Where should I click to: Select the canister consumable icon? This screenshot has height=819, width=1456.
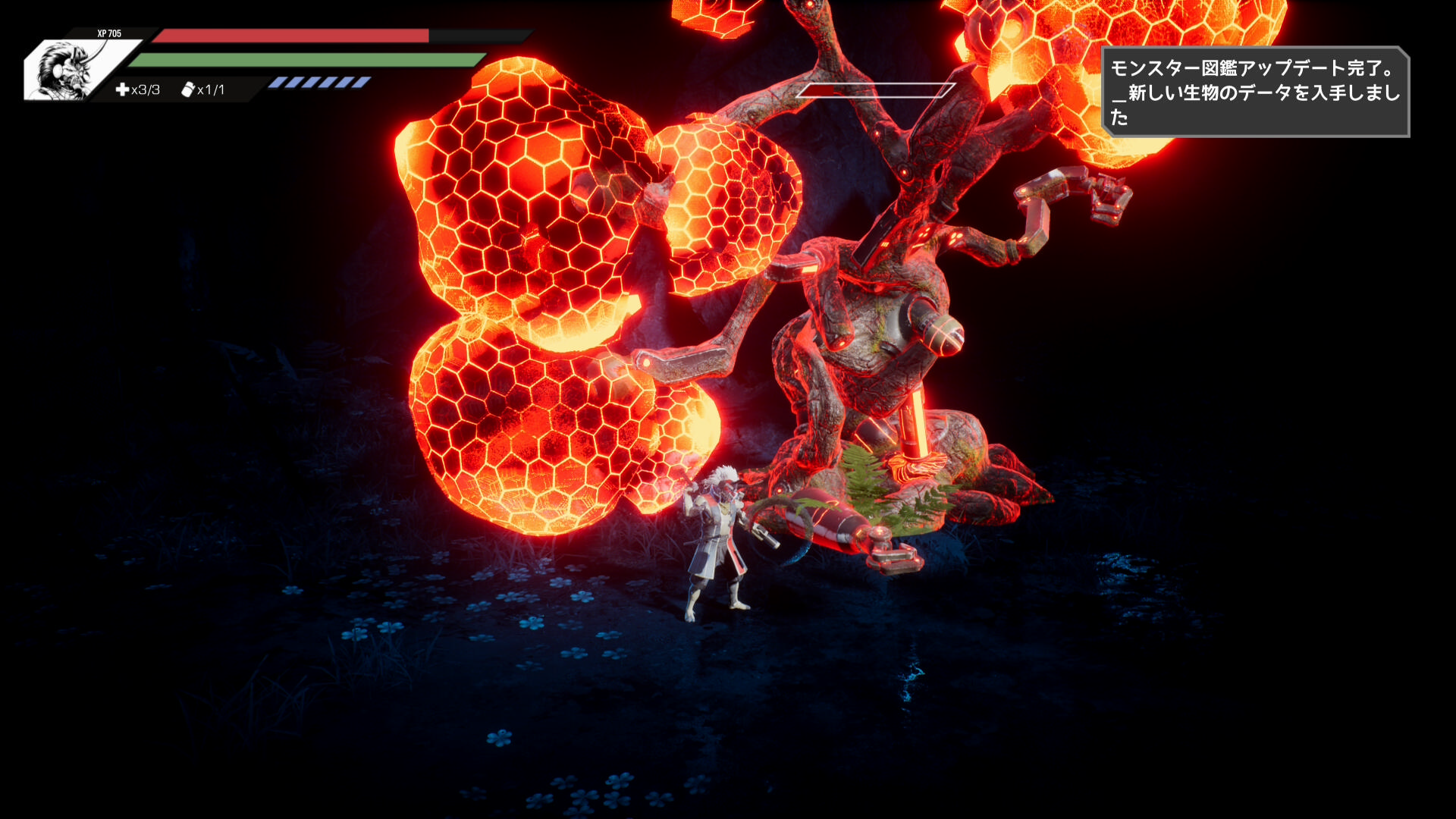coord(188,89)
